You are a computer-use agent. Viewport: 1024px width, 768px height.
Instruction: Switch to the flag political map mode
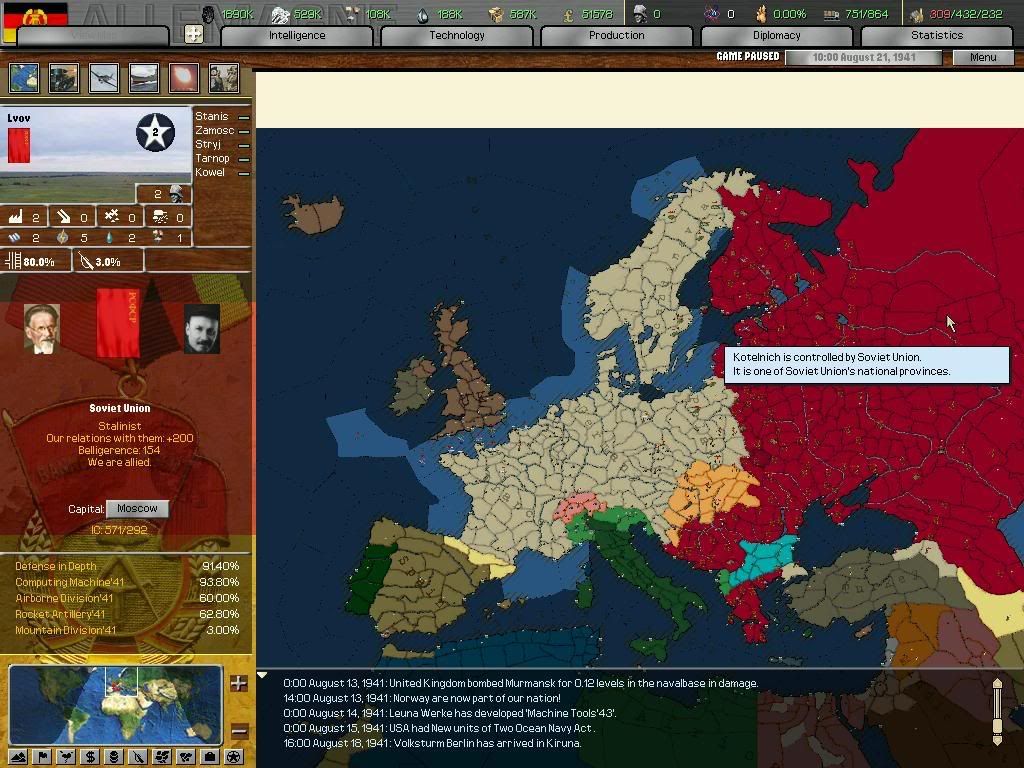click(42, 756)
